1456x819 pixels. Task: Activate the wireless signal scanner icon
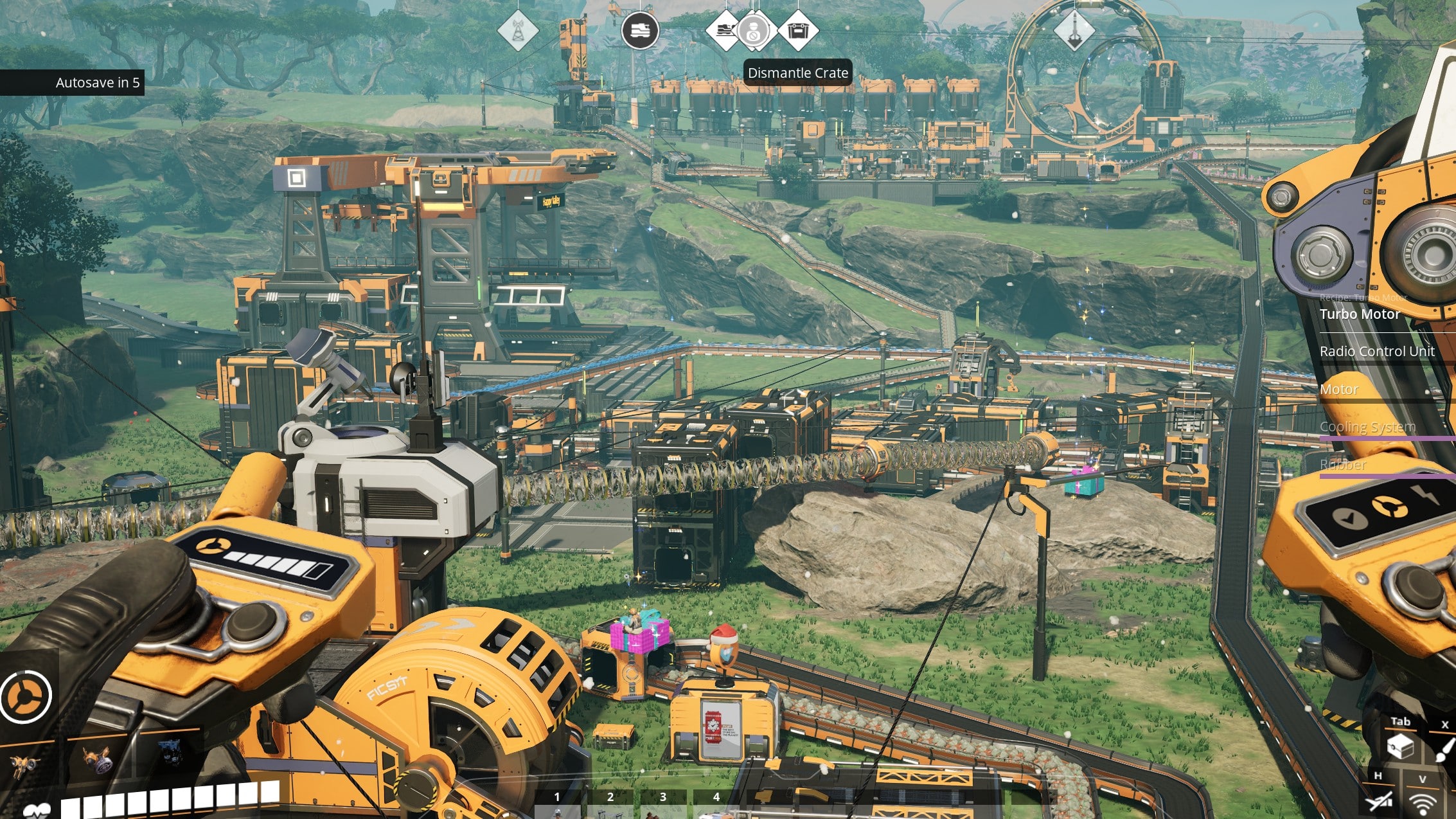[x=1423, y=804]
